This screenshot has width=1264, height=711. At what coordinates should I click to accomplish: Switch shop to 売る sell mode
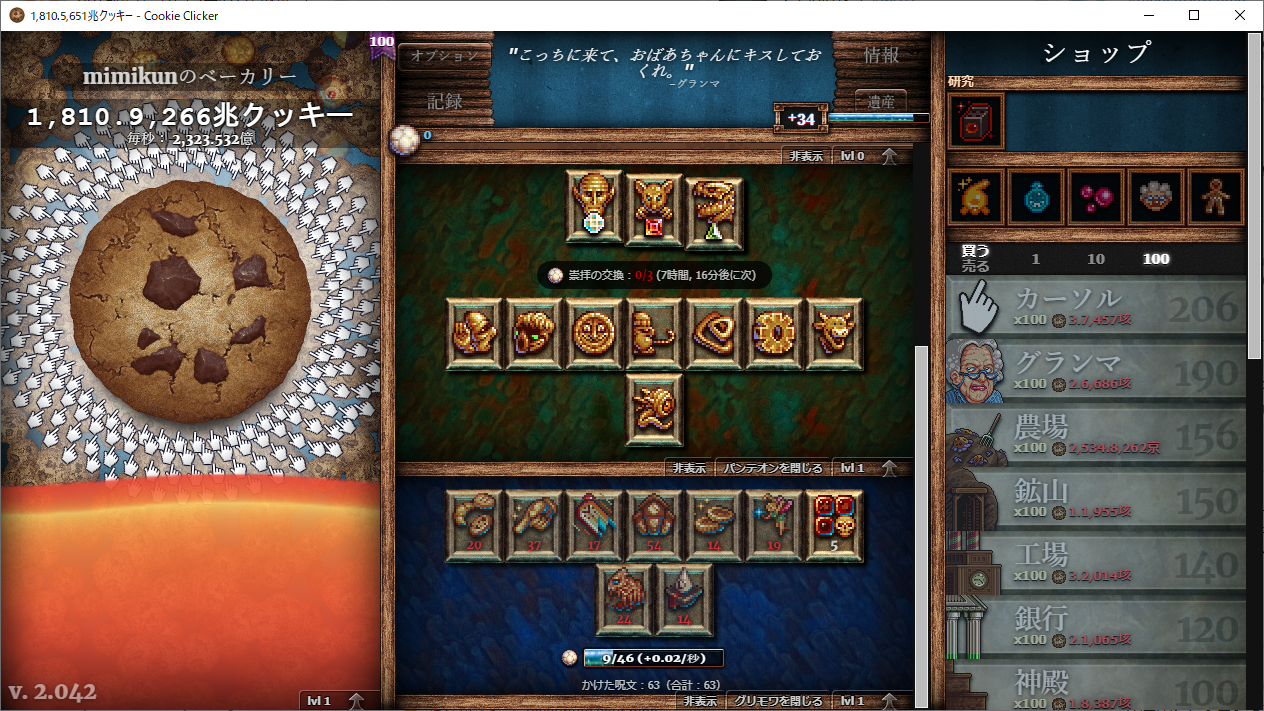974,267
